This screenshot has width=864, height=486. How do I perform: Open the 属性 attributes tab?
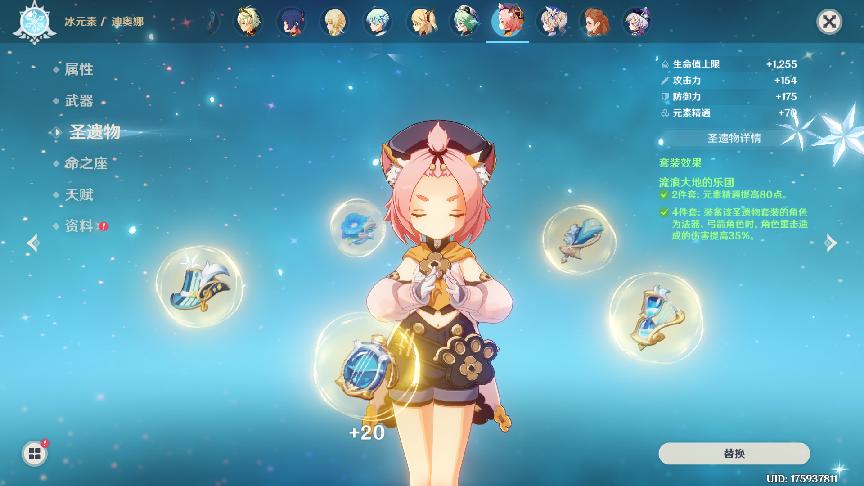79,69
